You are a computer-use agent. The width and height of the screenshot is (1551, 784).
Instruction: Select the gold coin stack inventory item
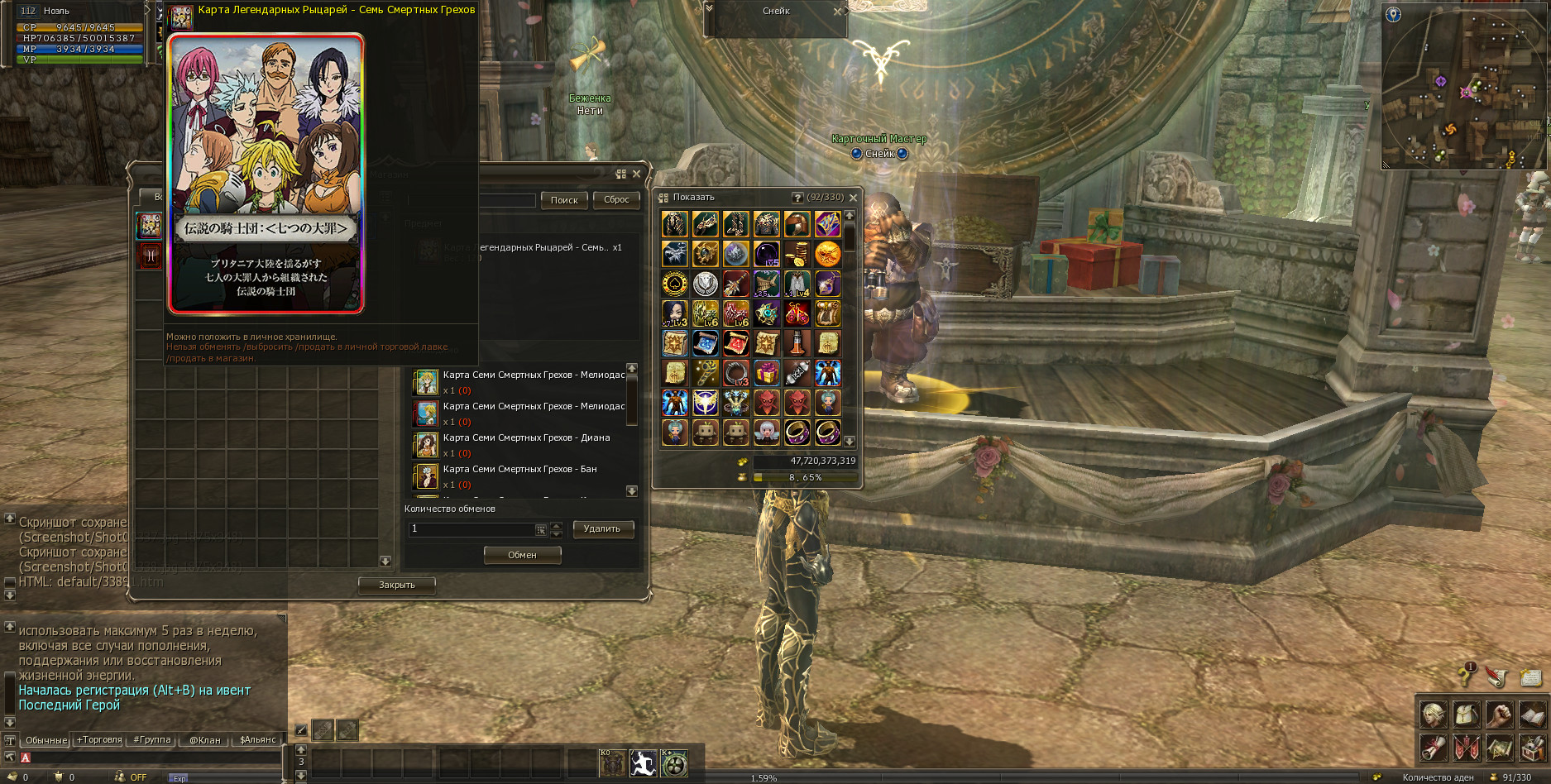point(797,254)
